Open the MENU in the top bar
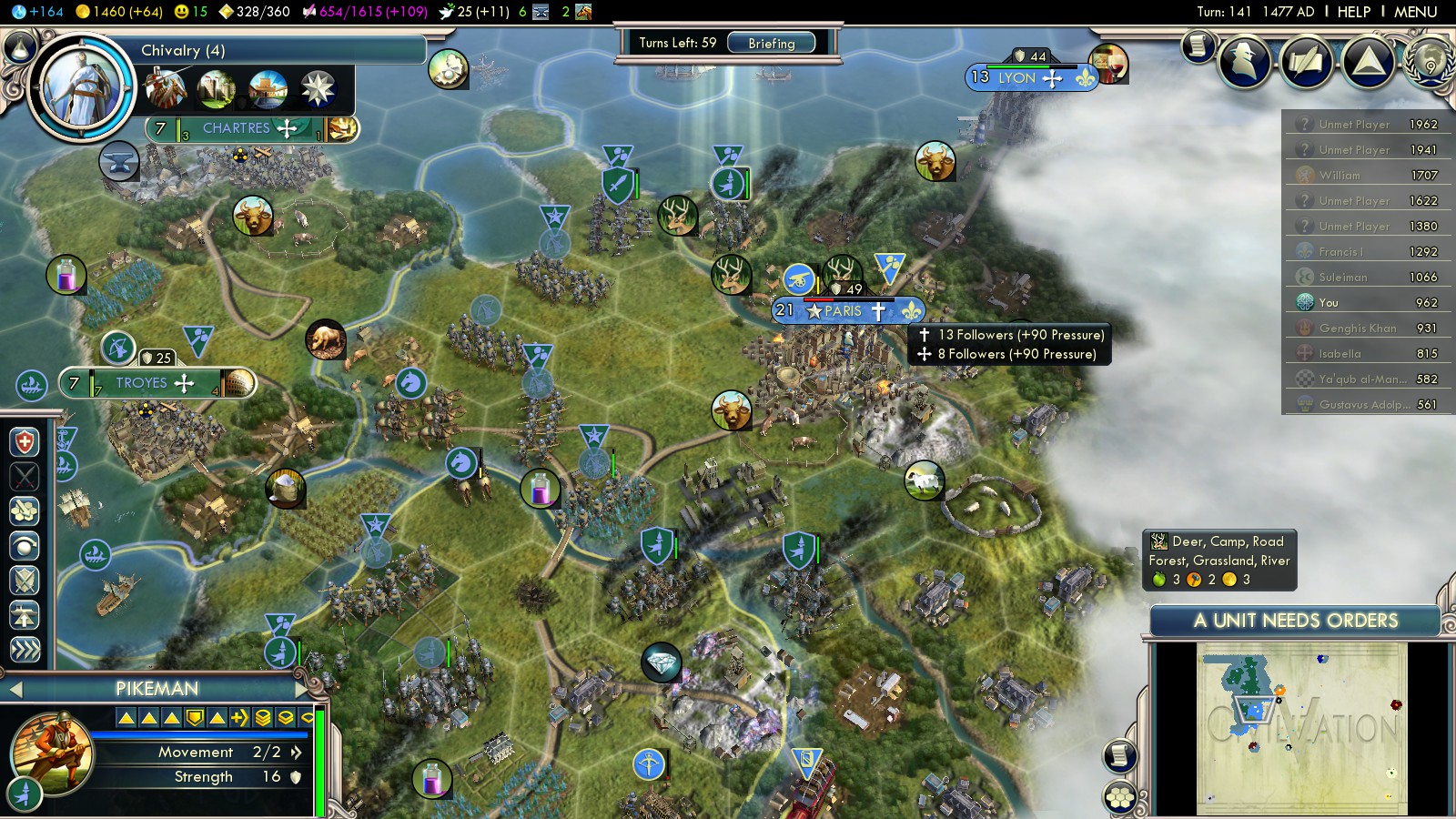Viewport: 1456px width, 819px height. tap(1415, 12)
